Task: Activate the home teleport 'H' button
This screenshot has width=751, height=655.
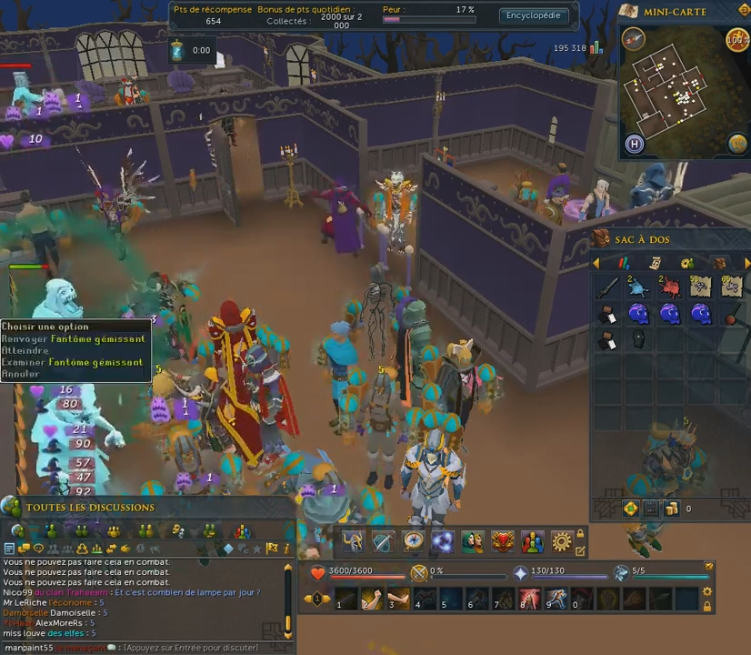Action: click(634, 144)
